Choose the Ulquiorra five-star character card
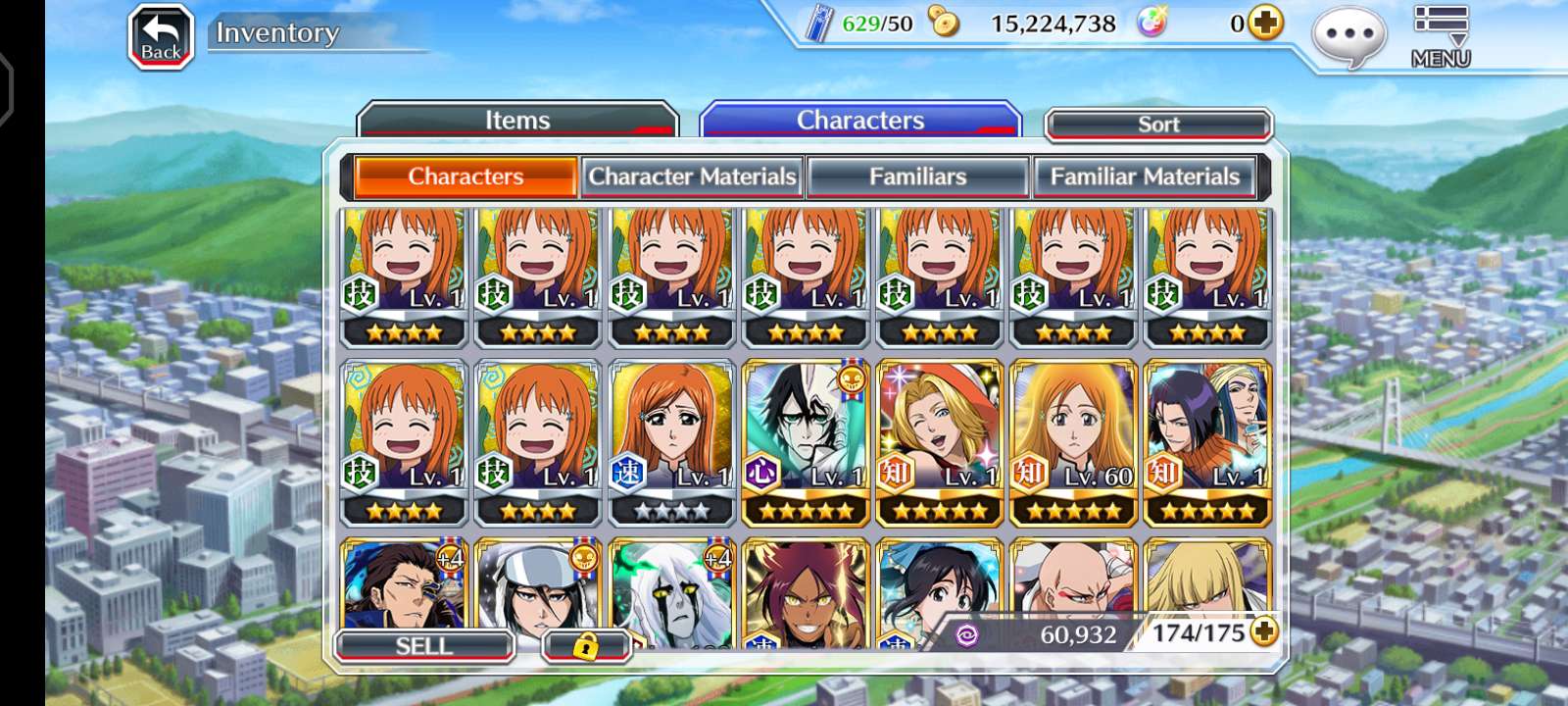The width and height of the screenshot is (1568, 706). 806,441
